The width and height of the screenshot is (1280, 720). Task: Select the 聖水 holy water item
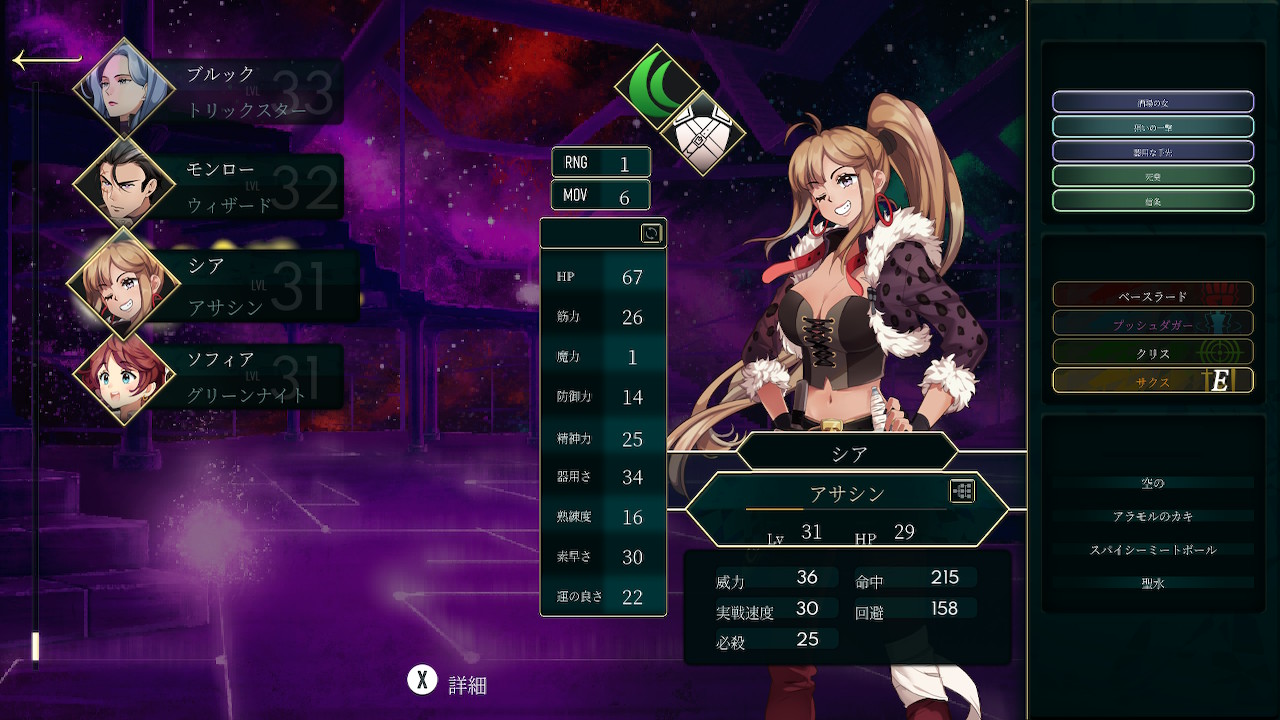pos(1152,582)
